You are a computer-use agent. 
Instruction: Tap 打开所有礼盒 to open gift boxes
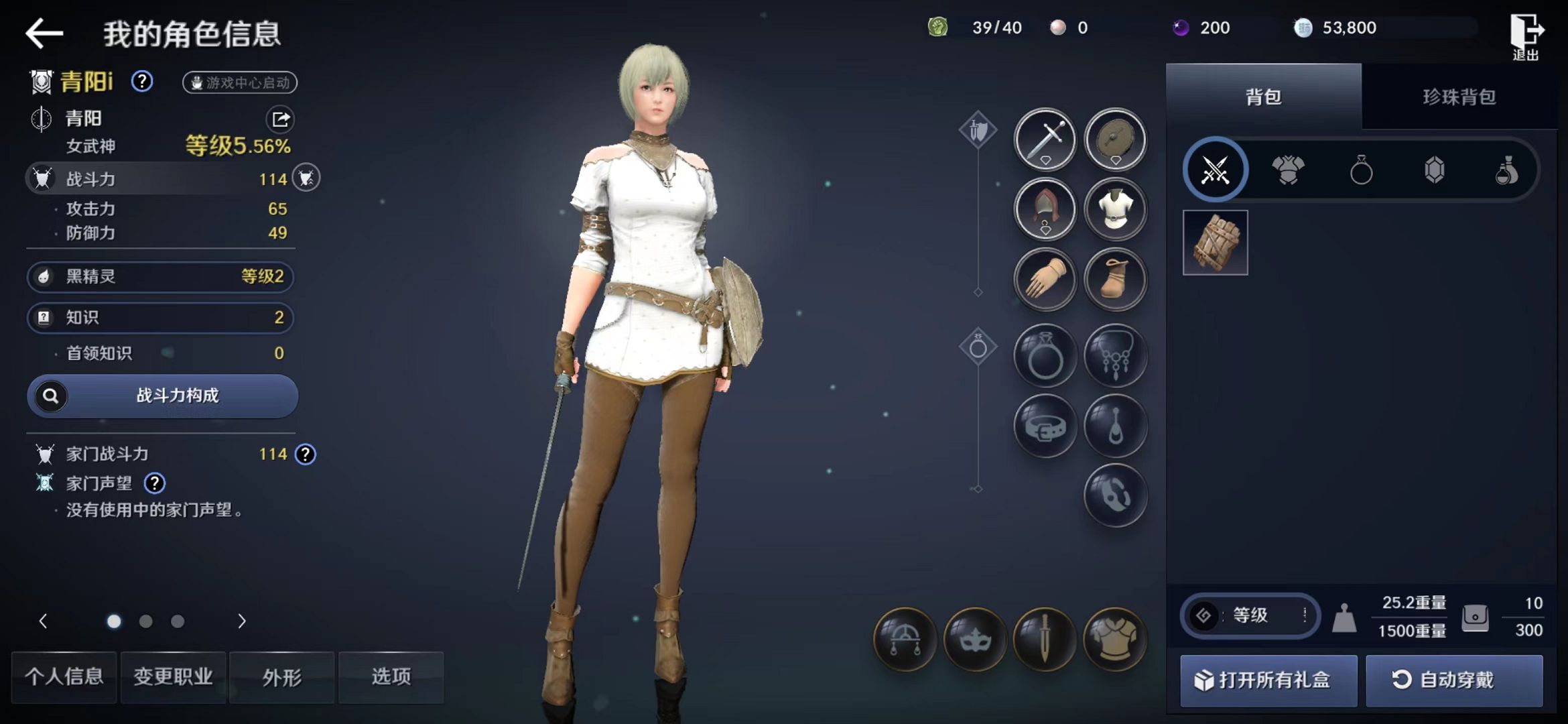coord(1268,680)
